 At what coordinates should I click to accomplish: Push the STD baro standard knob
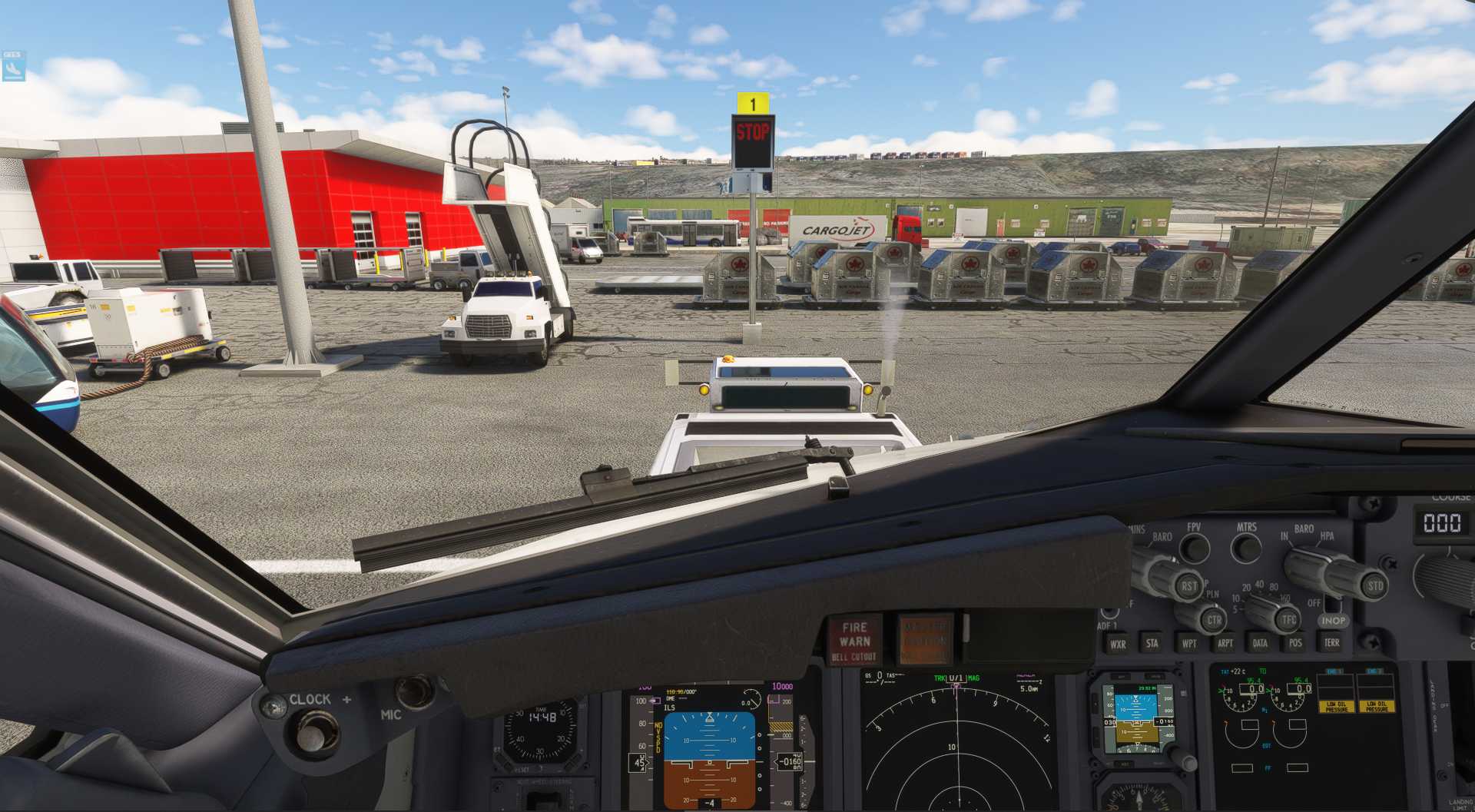(x=1374, y=586)
